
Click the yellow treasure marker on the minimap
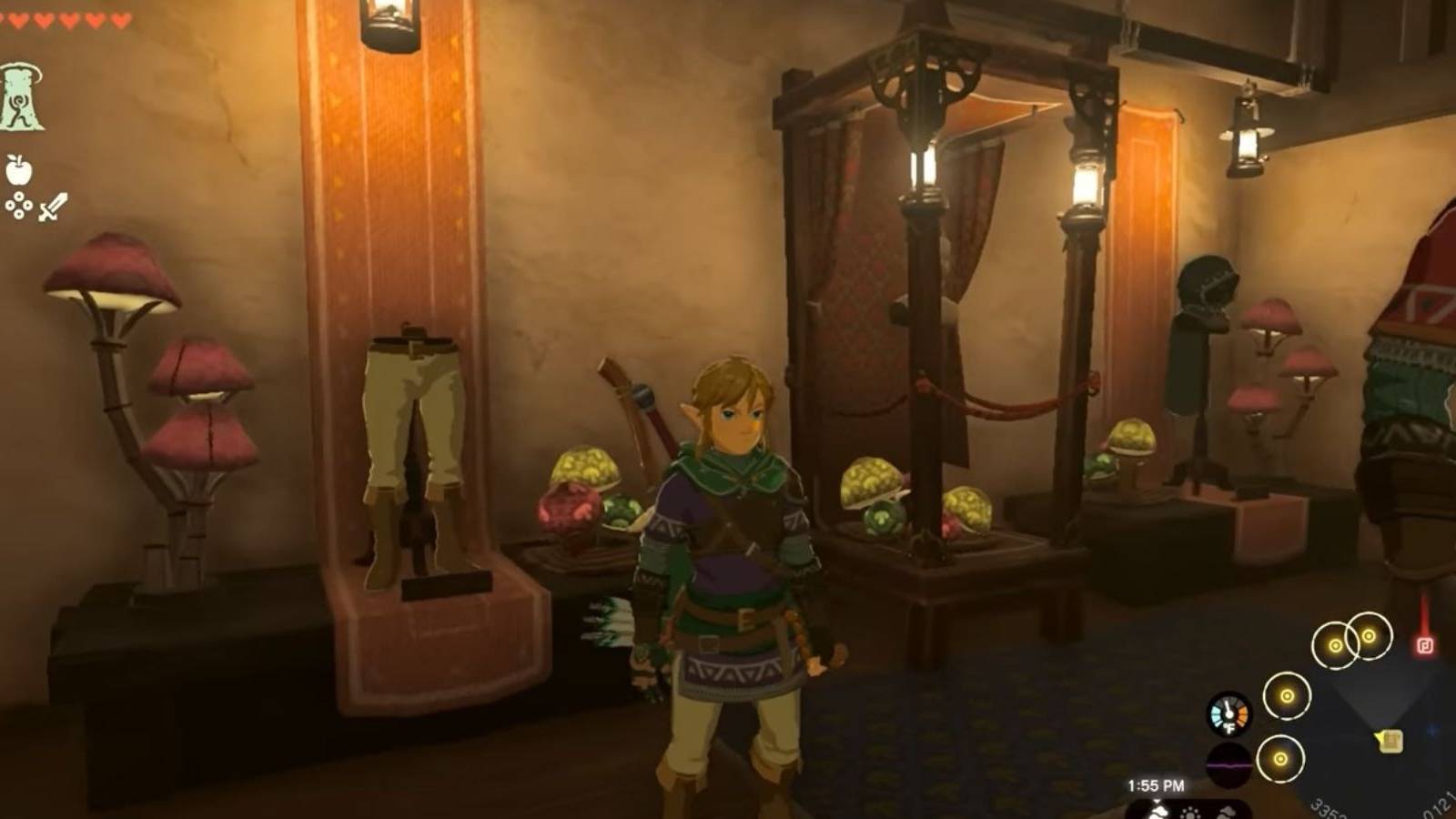click(1387, 742)
